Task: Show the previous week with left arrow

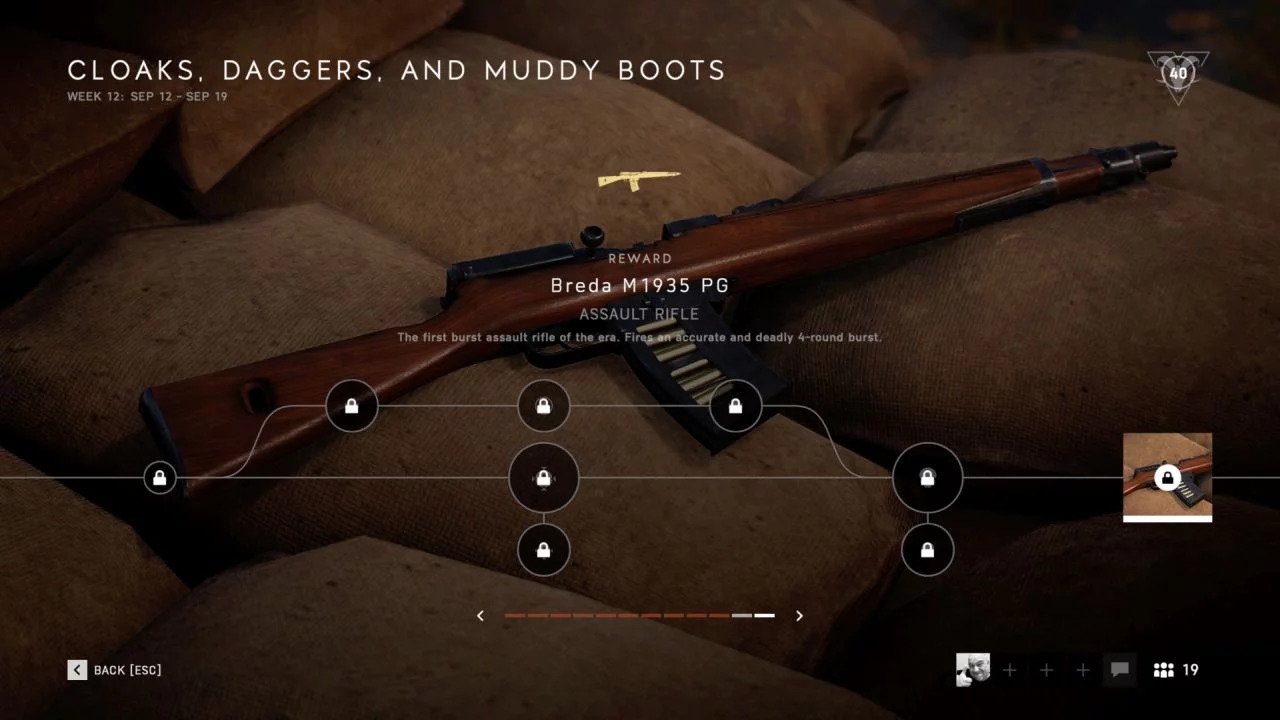Action: pyautogui.click(x=481, y=616)
